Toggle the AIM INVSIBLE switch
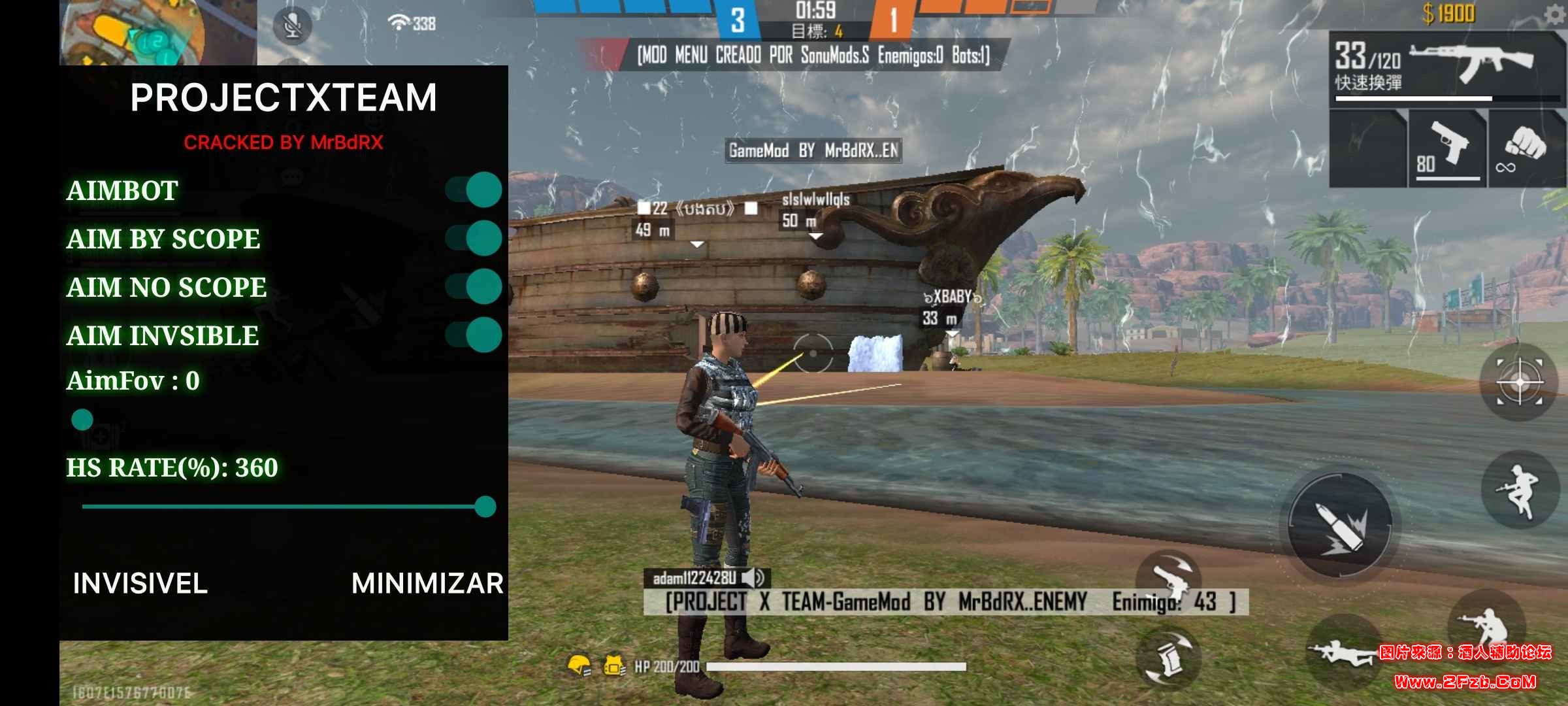Viewport: 1568px width, 706px height. (474, 335)
